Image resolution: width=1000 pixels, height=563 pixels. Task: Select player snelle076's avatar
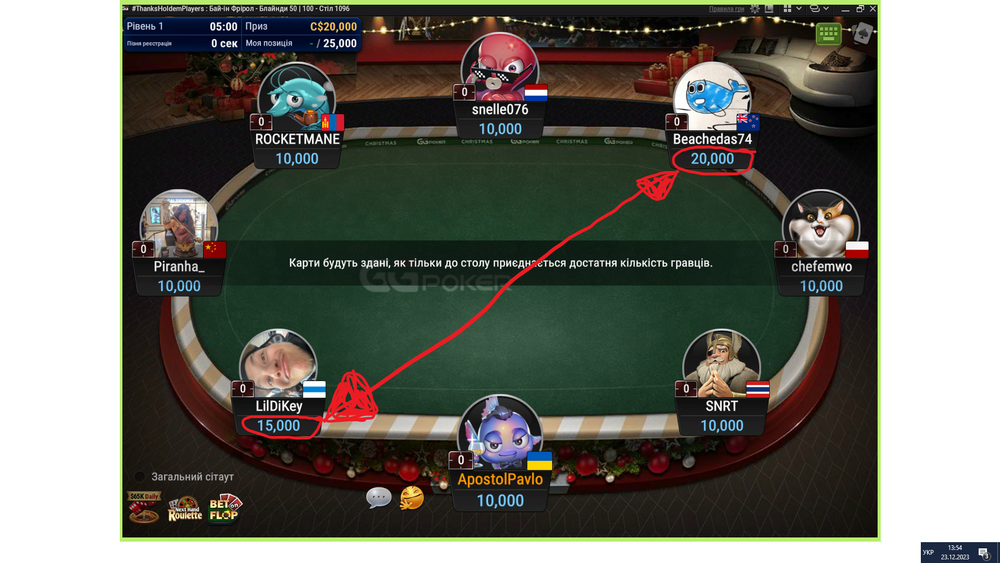(499, 70)
